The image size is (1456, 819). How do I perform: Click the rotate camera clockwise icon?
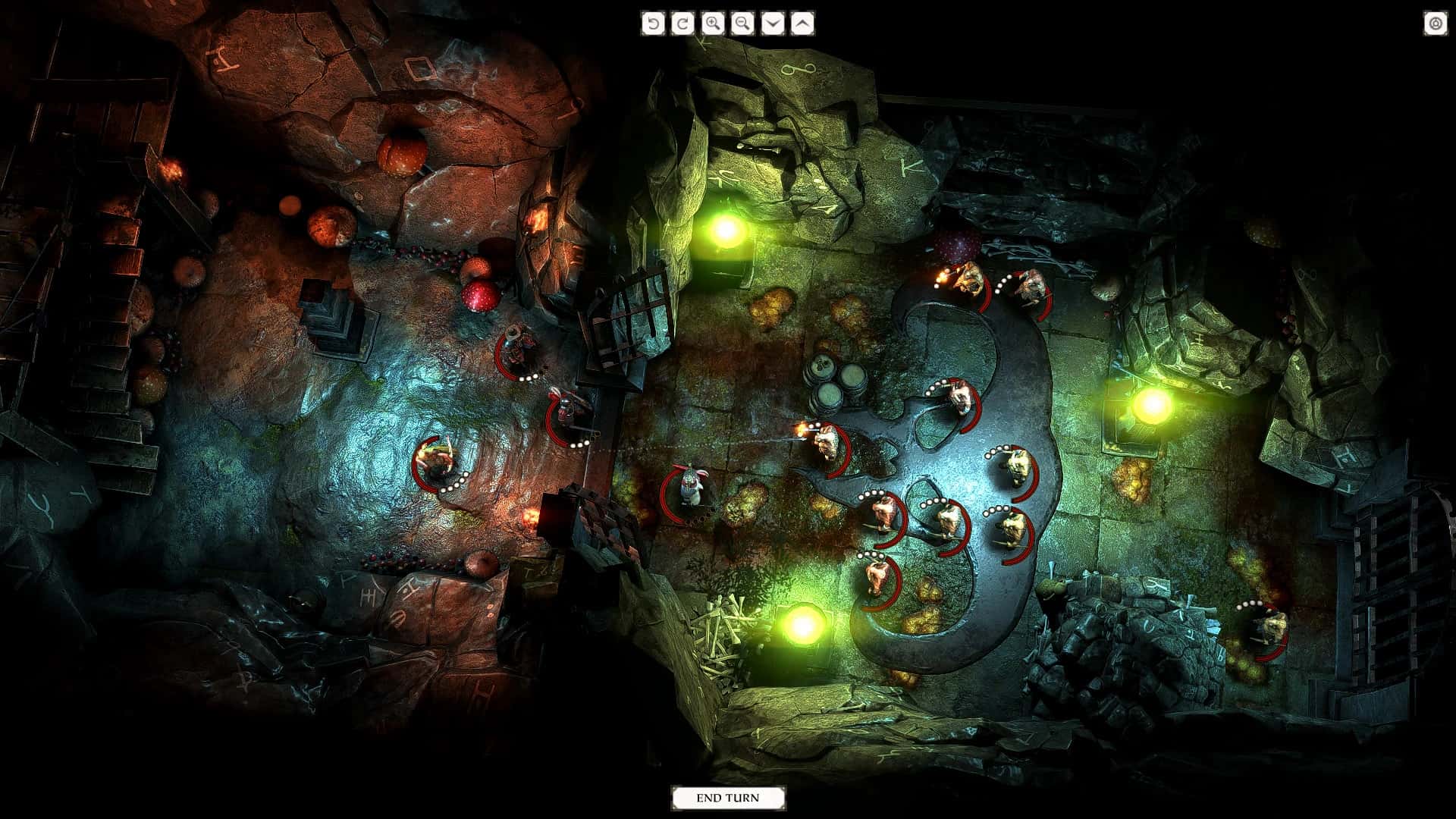click(x=682, y=24)
